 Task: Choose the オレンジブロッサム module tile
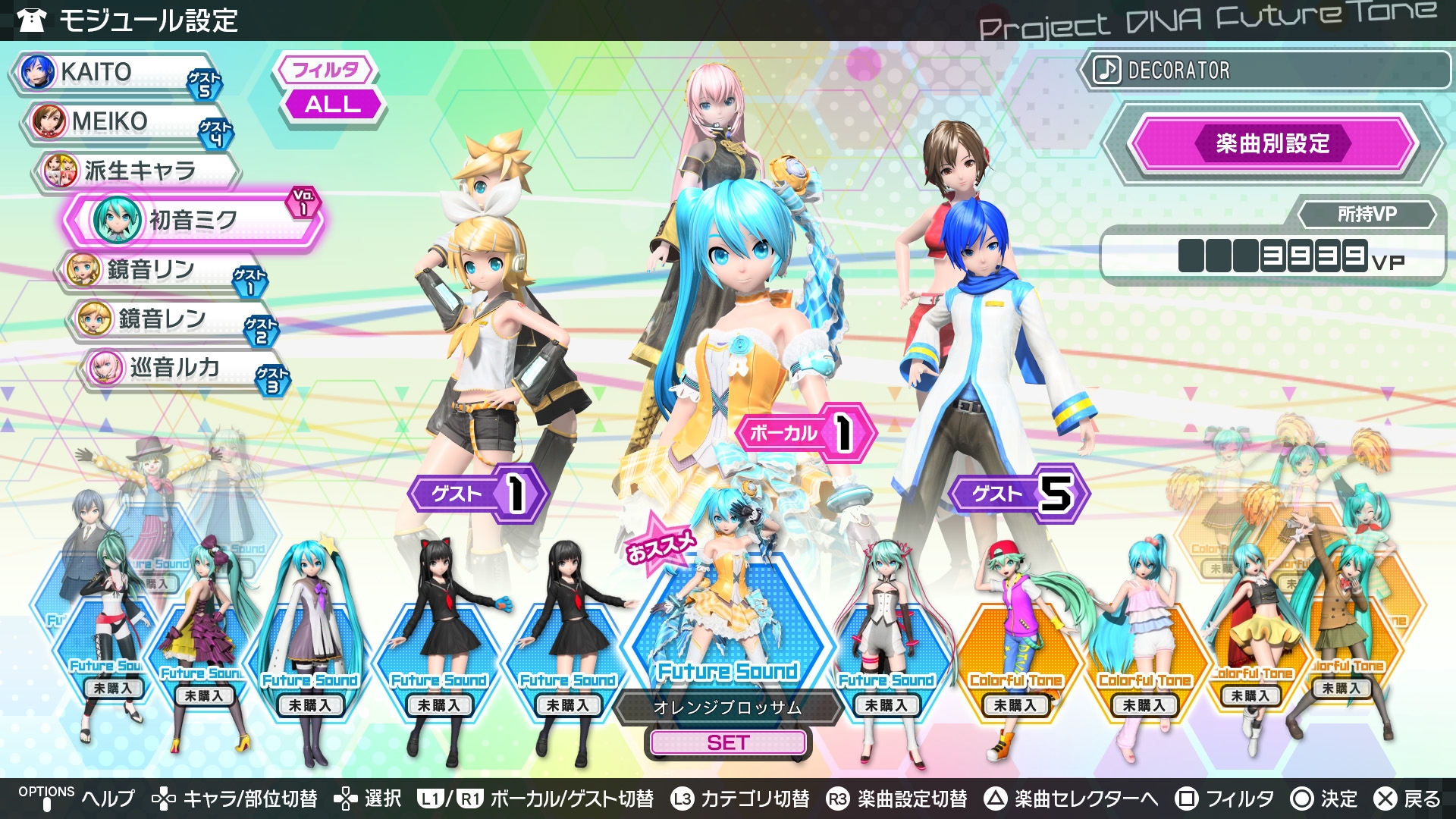pyautogui.click(x=728, y=629)
